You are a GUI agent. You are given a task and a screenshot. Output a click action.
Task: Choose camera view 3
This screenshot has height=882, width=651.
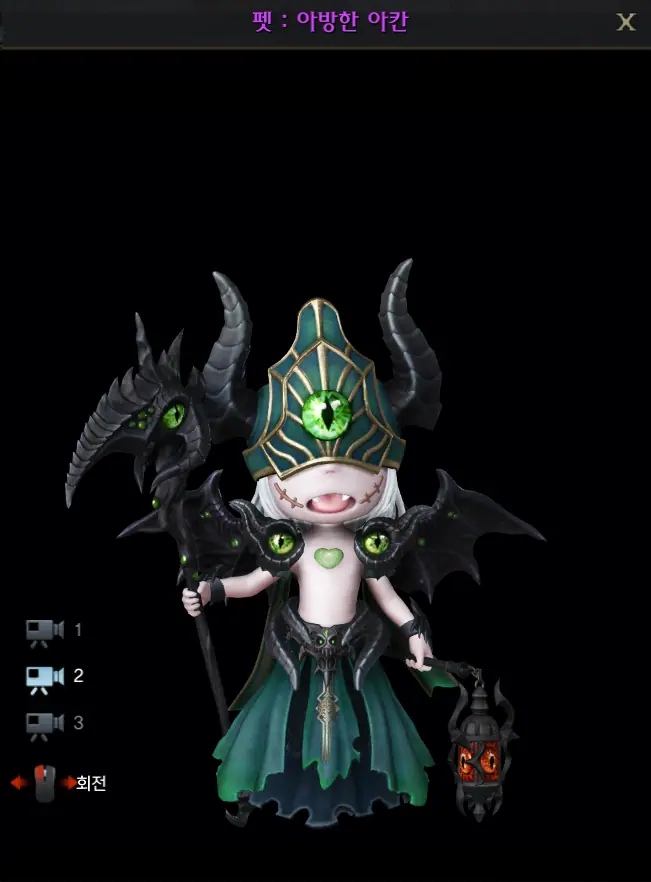point(45,724)
